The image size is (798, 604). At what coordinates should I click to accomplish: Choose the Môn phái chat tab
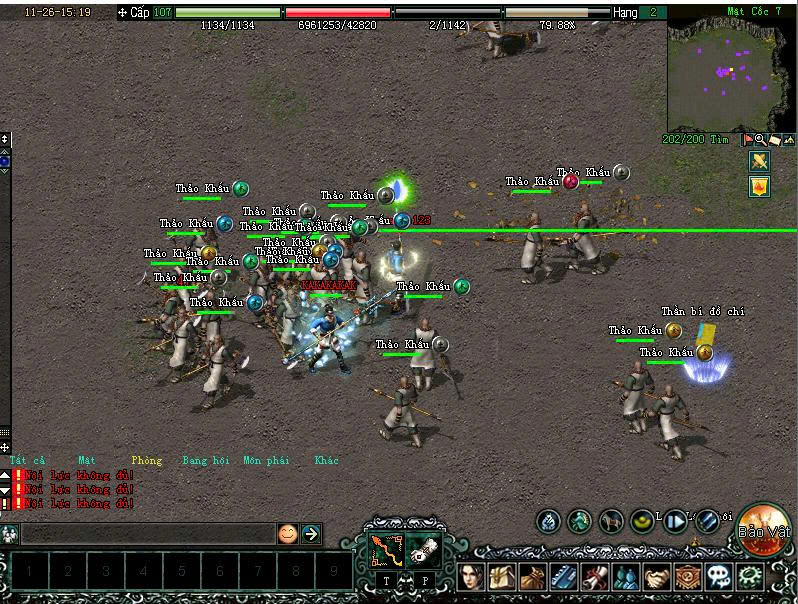coord(265,460)
